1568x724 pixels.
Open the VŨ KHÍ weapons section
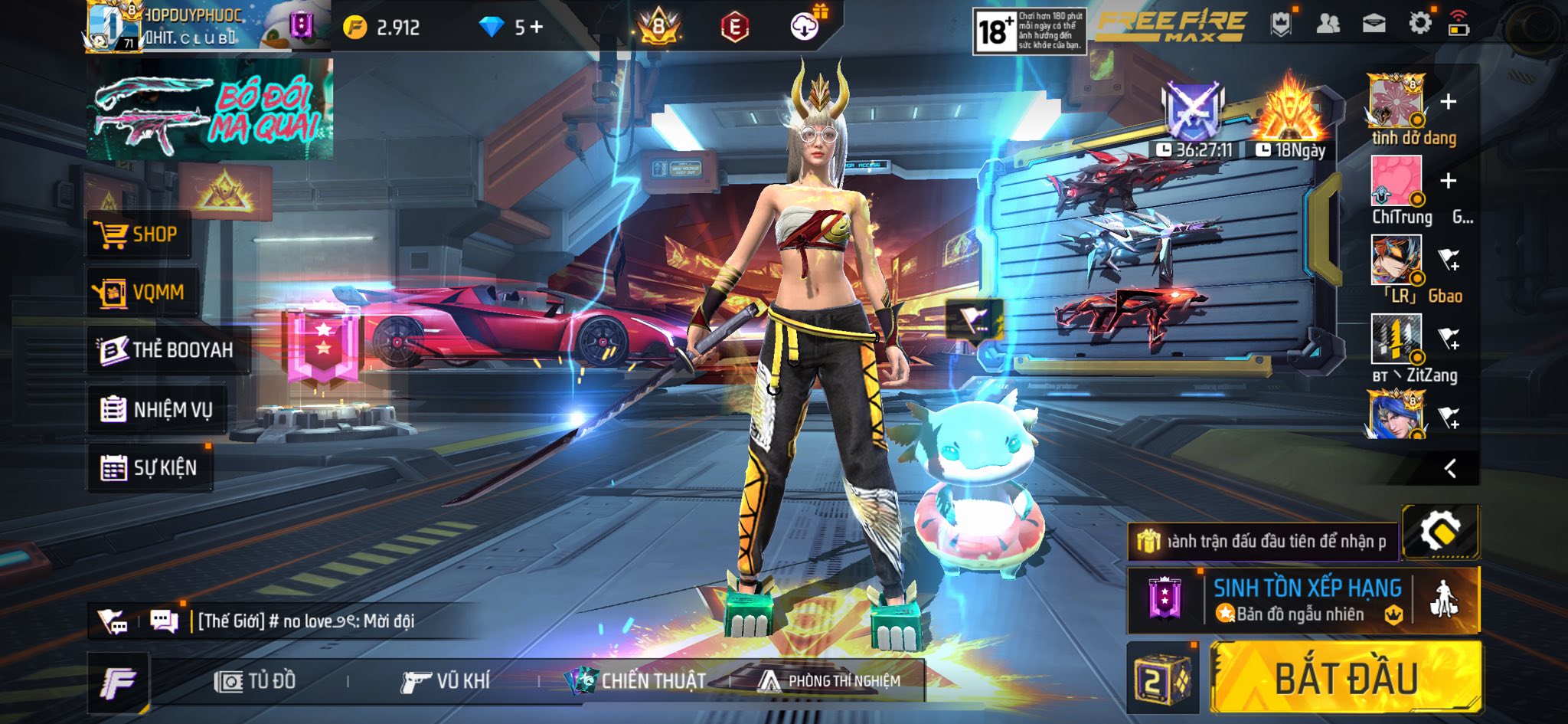(x=446, y=680)
